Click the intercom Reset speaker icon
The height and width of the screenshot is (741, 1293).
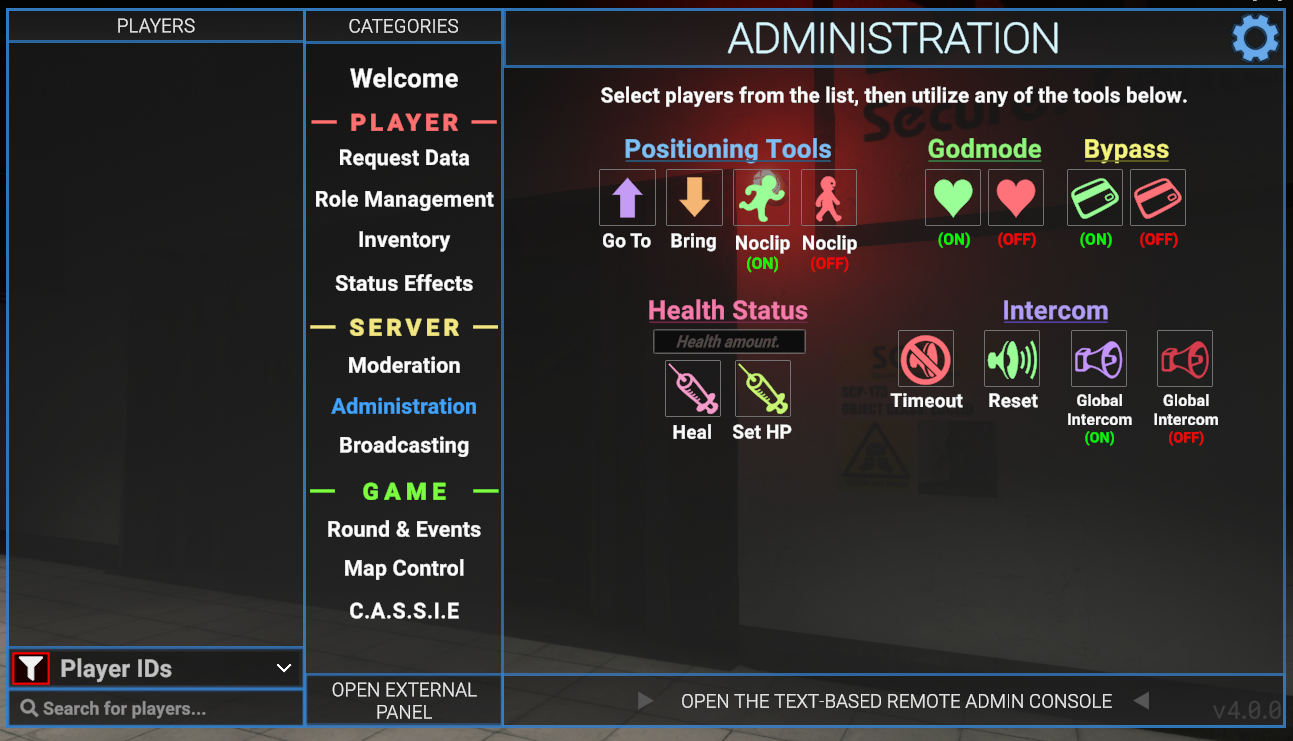(1012, 359)
